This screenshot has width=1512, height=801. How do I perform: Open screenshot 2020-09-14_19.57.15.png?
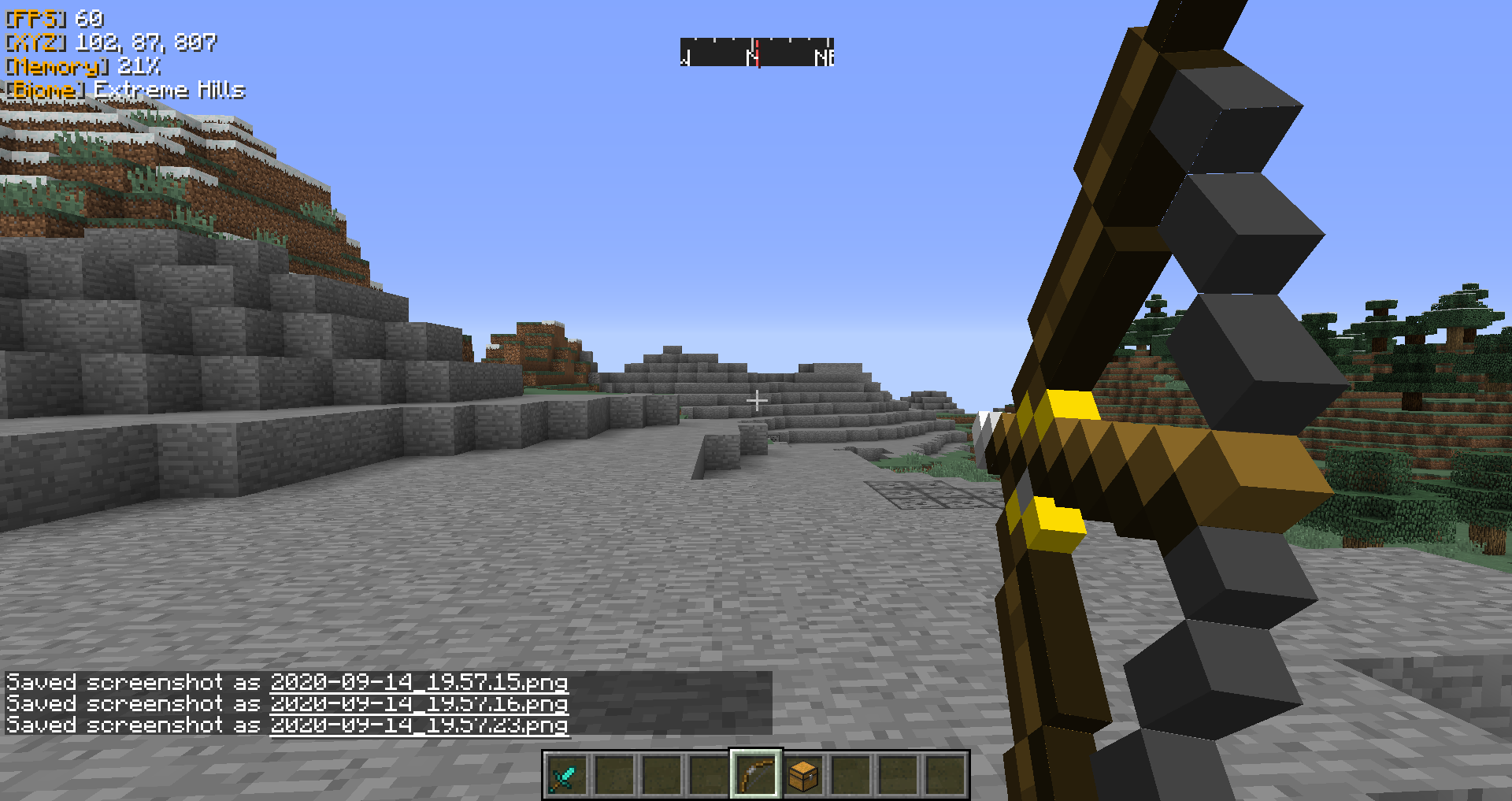pos(418,682)
